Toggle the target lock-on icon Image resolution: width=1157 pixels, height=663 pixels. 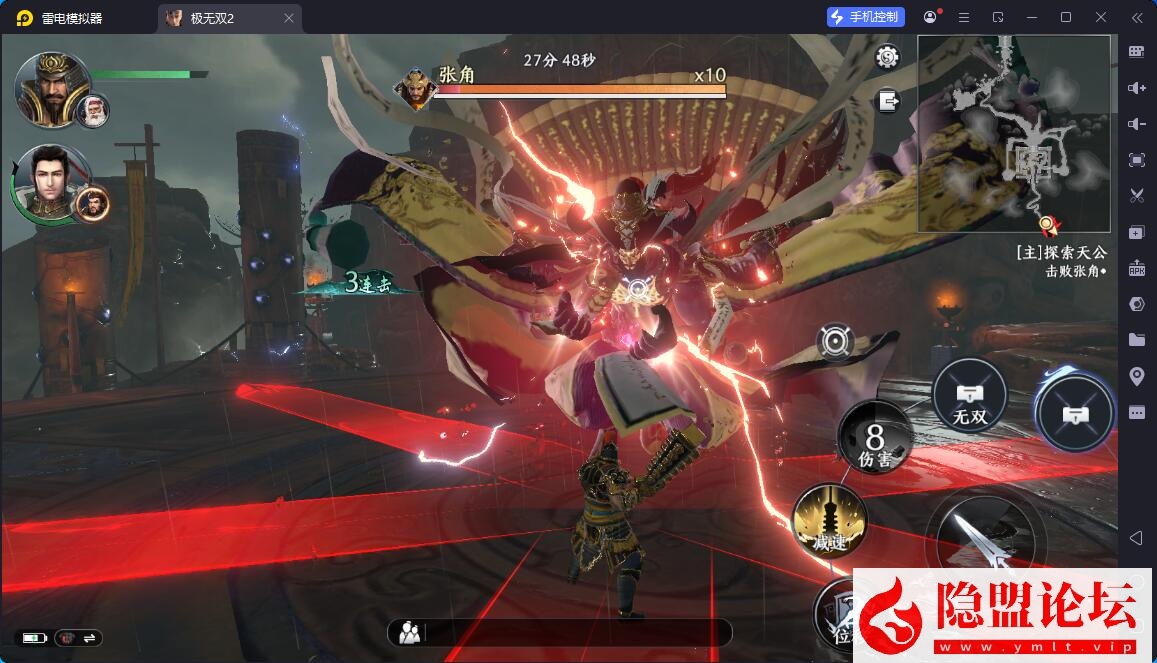click(834, 342)
